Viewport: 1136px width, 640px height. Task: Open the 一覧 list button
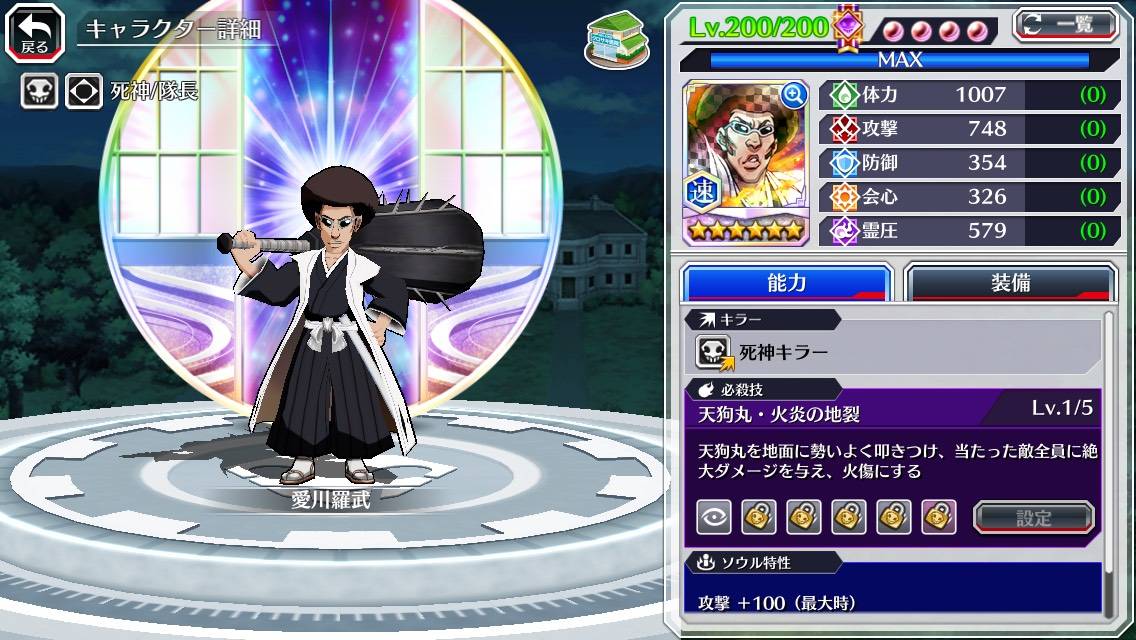tap(1065, 25)
